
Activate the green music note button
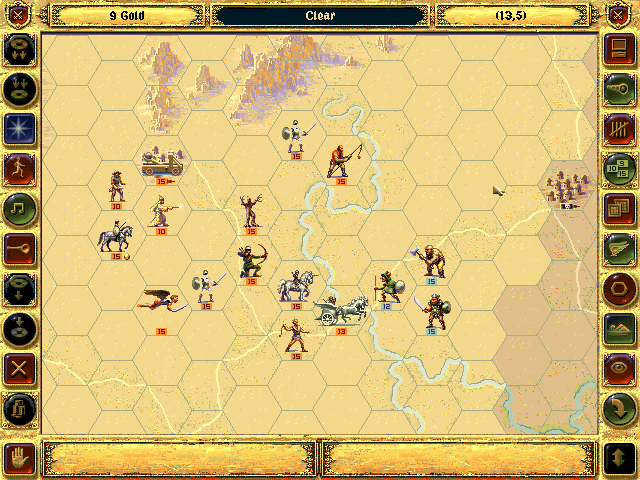20,208
